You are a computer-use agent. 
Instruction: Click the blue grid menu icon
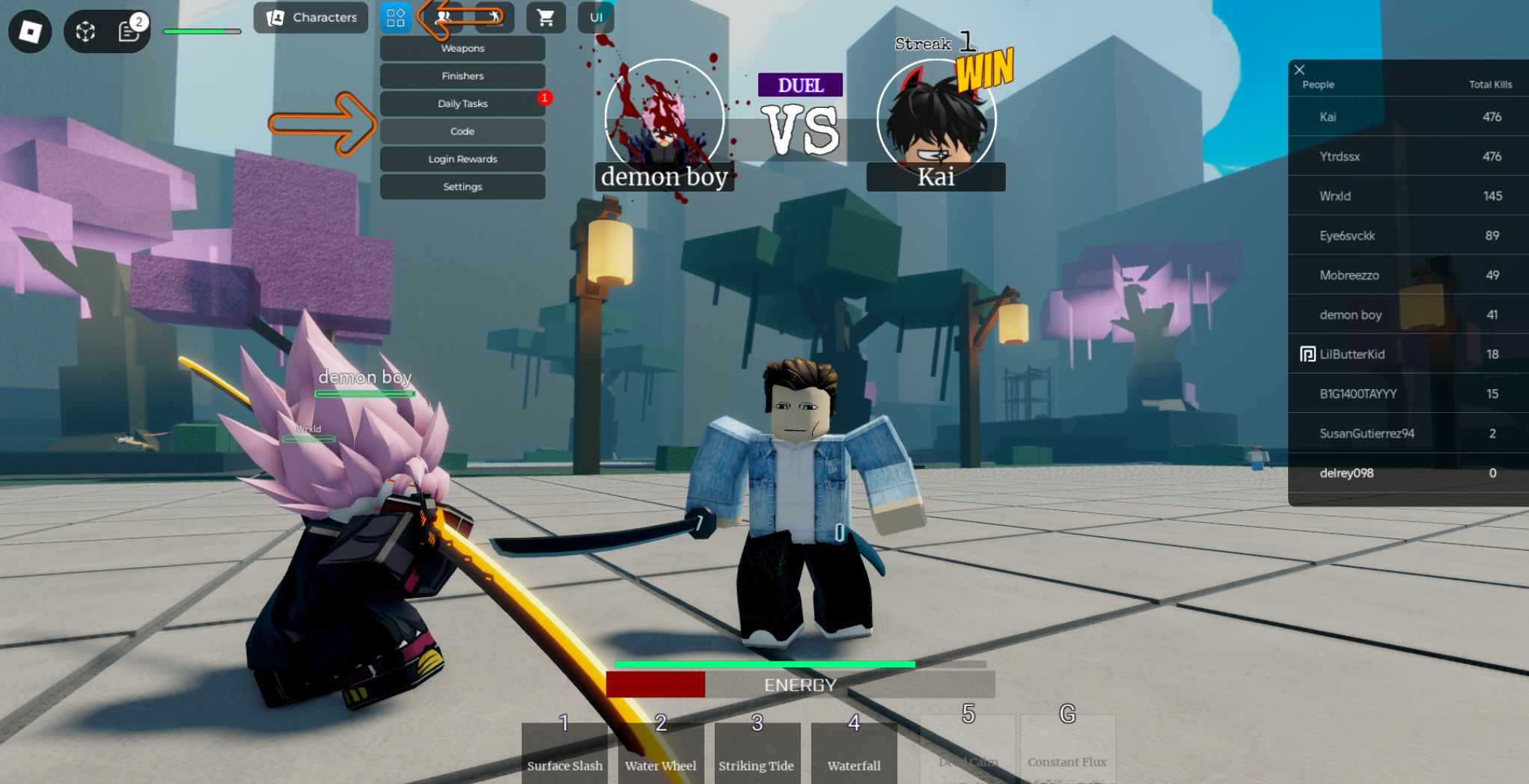click(x=397, y=16)
